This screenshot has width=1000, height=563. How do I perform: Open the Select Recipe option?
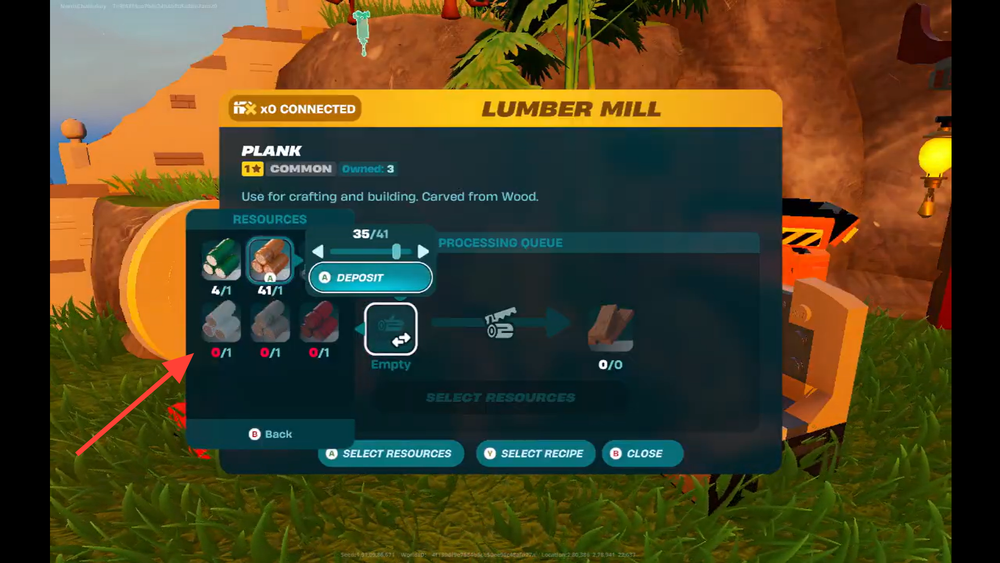coord(536,453)
